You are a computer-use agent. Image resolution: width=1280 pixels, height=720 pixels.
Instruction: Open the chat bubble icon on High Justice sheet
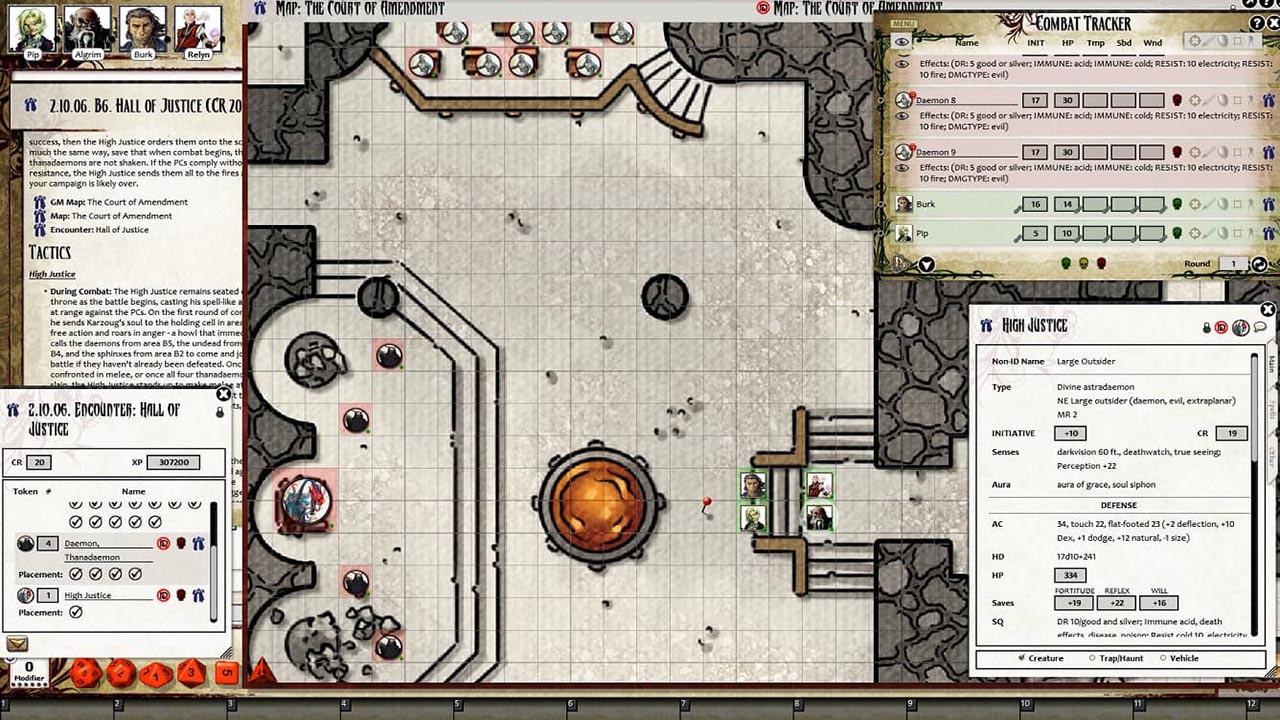pos(1260,327)
